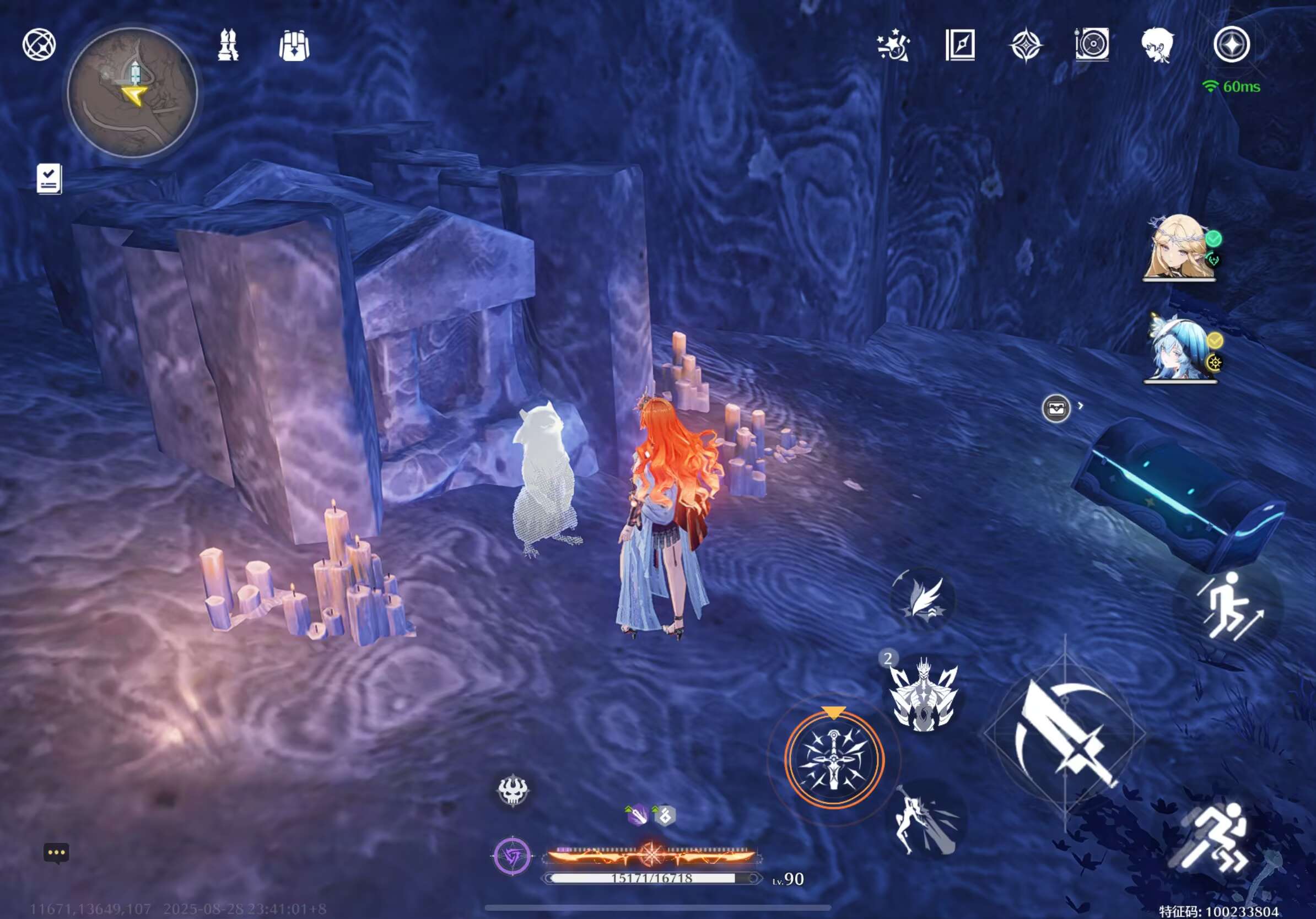
Task: Open the vinyl record player icon
Action: coord(1092,44)
